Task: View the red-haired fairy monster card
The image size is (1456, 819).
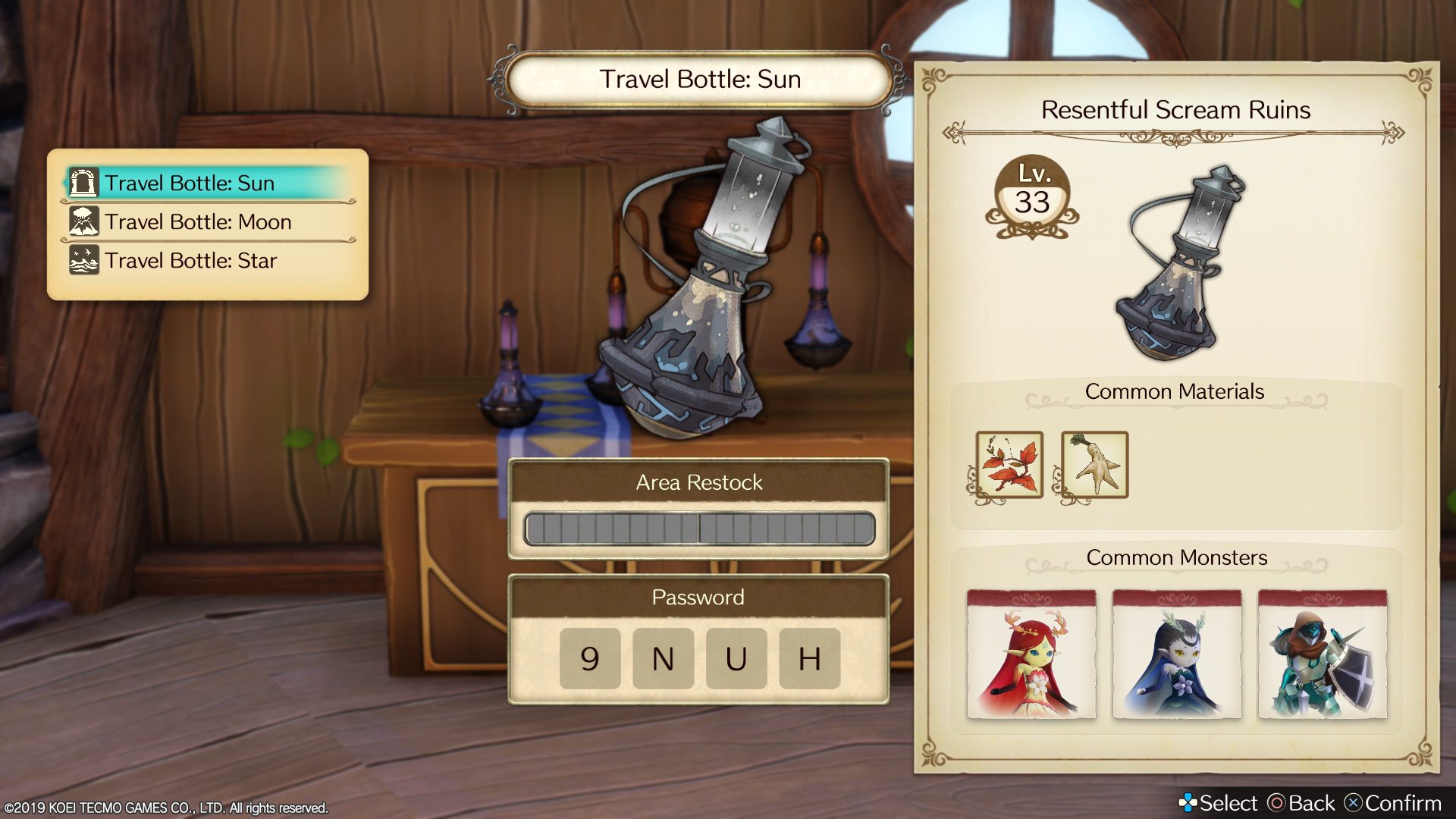Action: click(x=1031, y=654)
